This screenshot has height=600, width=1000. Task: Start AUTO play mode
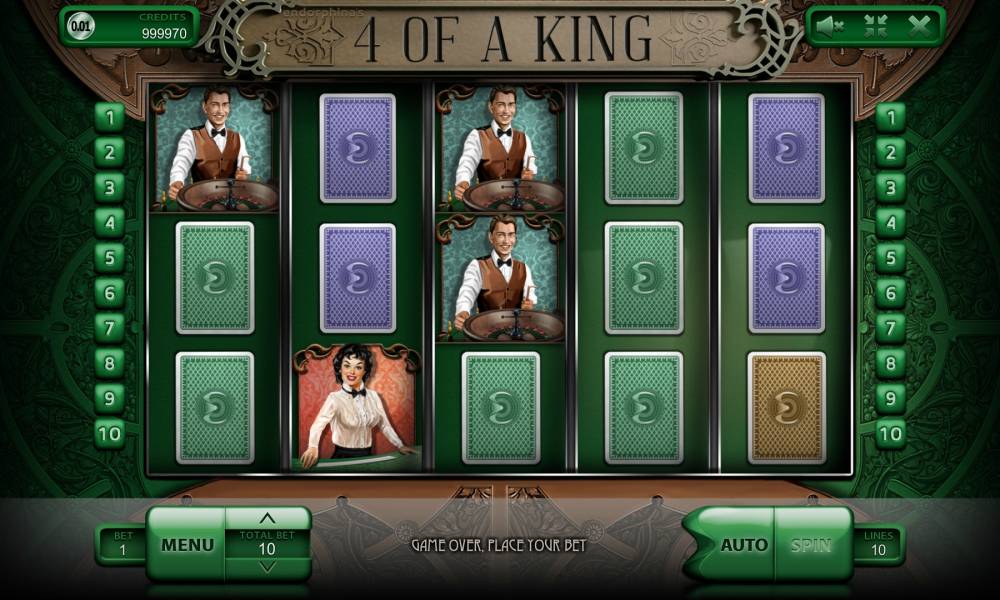click(744, 545)
